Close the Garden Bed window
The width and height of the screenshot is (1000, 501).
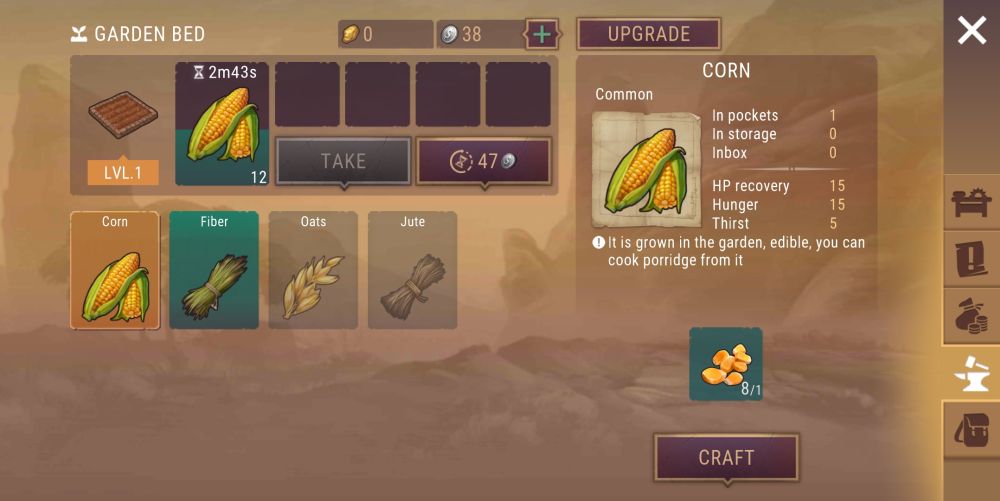tap(972, 31)
